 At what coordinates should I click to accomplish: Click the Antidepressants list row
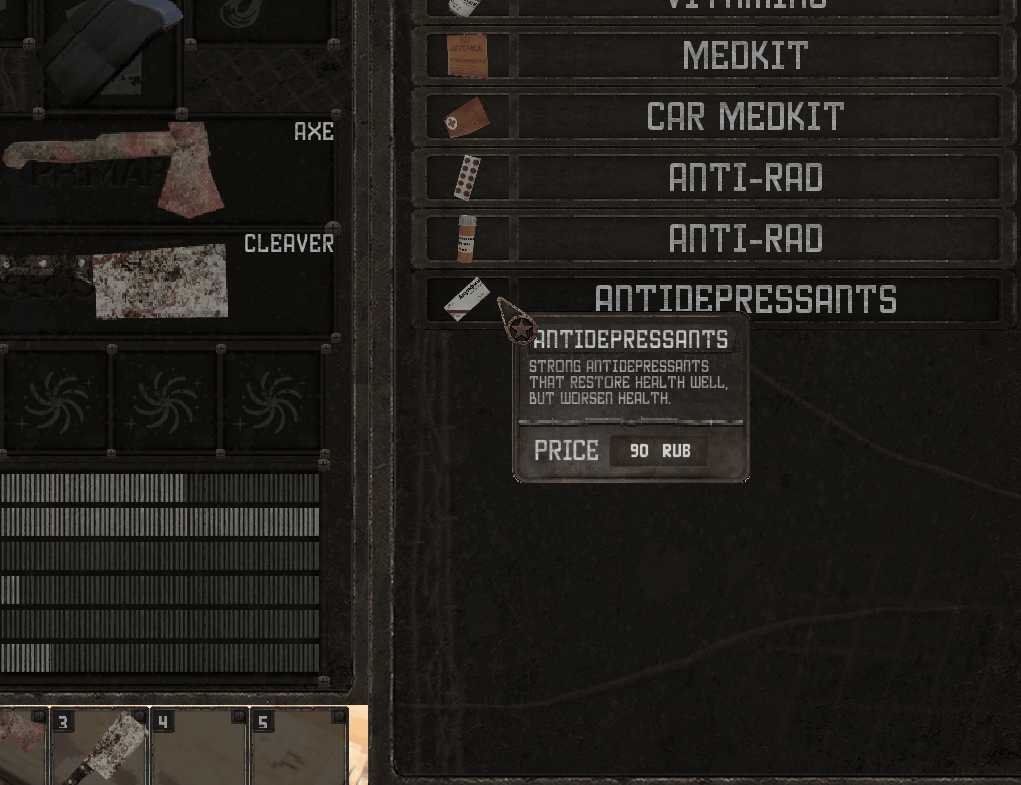(x=744, y=299)
